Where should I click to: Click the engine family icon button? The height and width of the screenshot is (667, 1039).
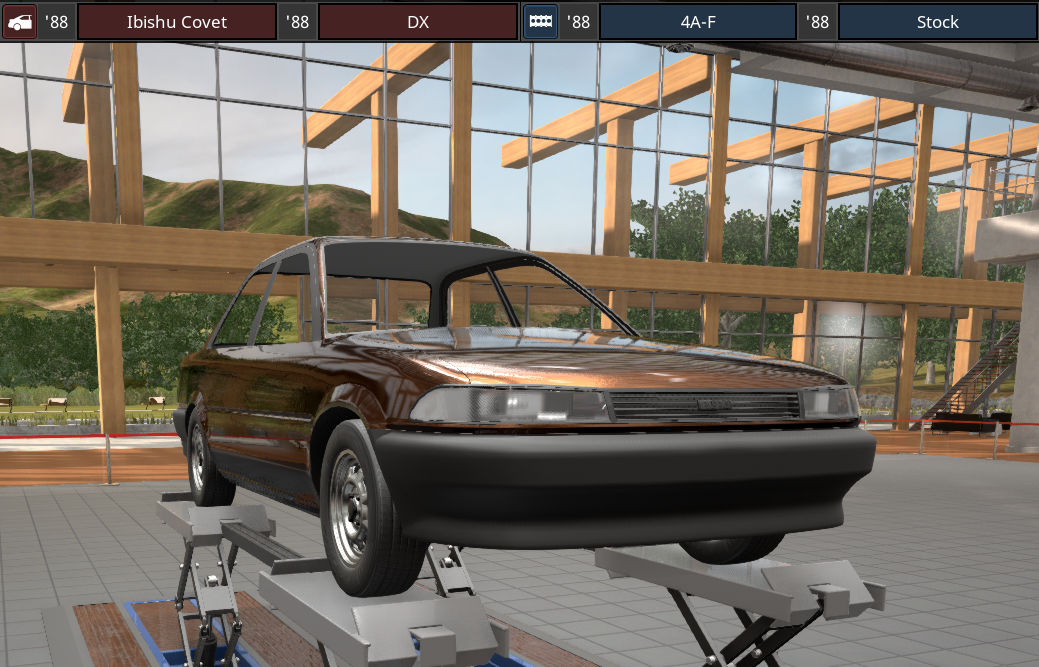pyautogui.click(x=540, y=21)
